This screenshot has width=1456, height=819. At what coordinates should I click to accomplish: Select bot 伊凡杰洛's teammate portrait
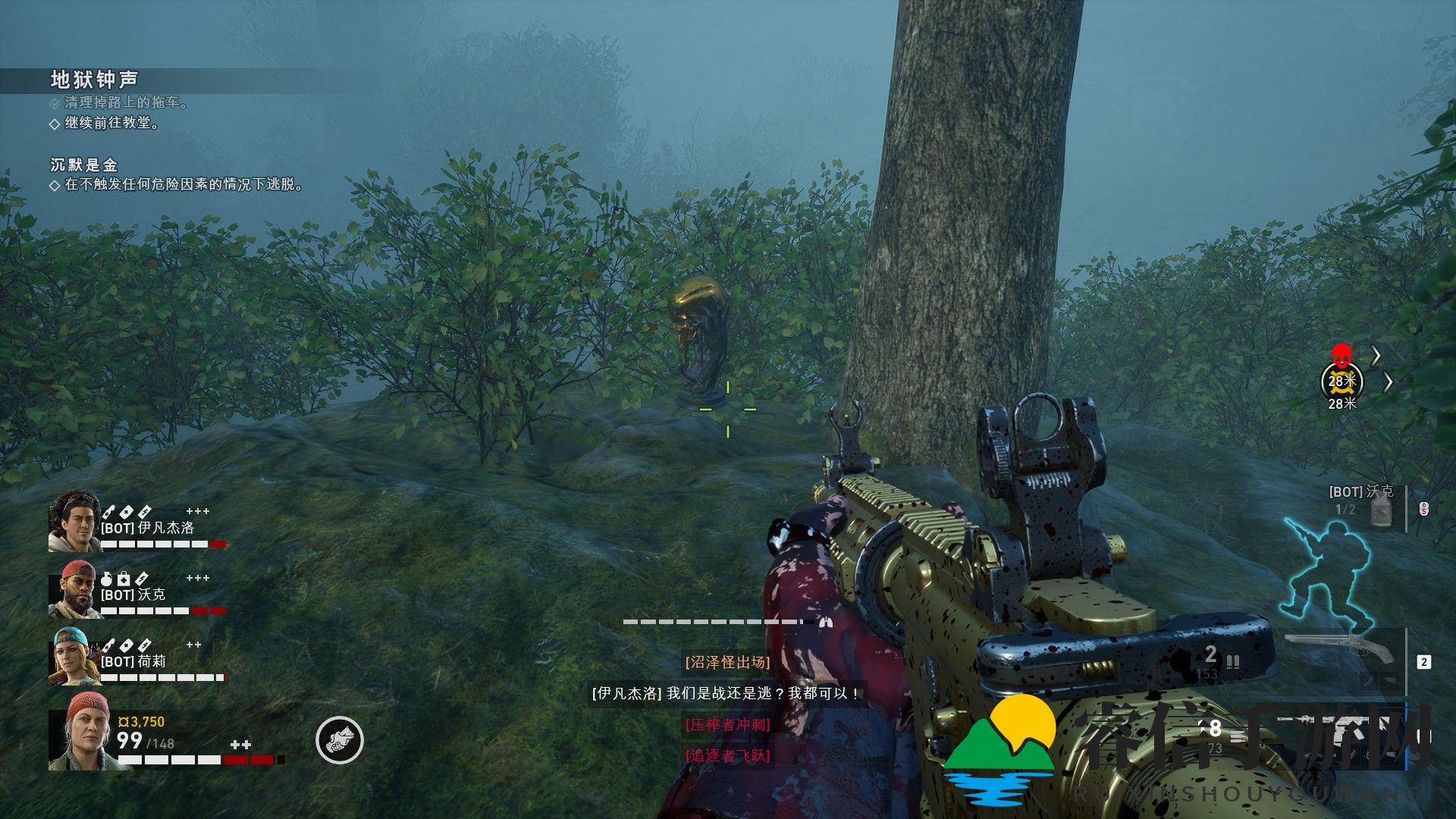[74, 521]
